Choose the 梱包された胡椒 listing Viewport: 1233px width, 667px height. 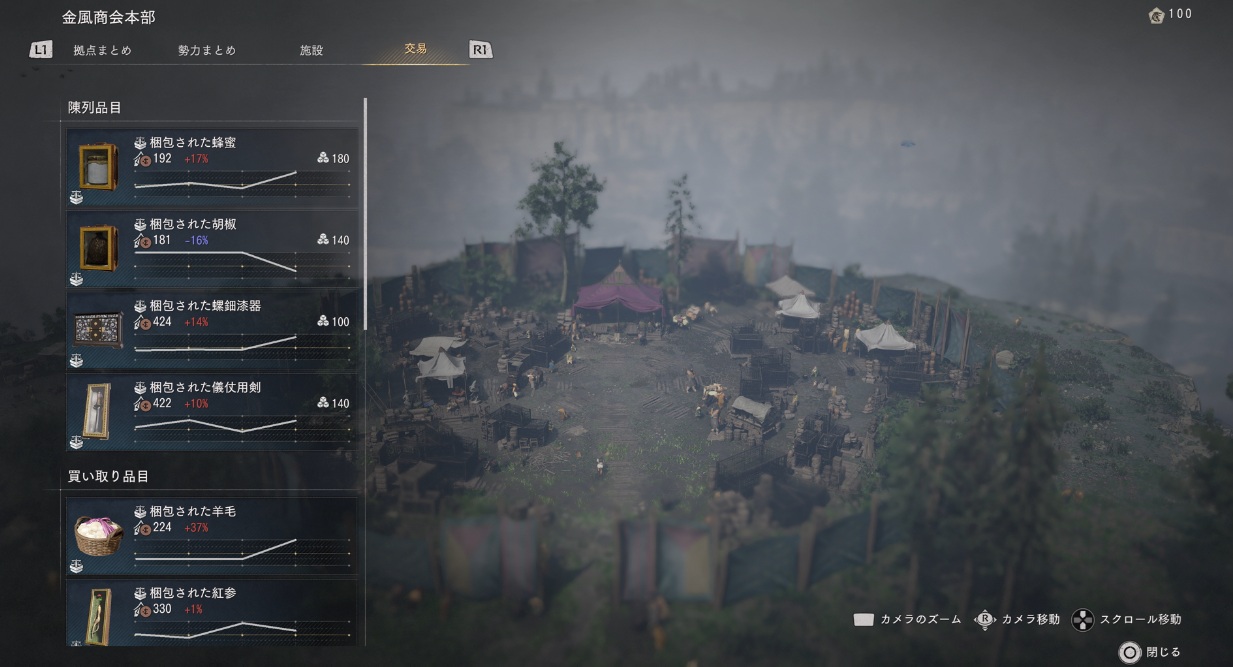(x=212, y=250)
